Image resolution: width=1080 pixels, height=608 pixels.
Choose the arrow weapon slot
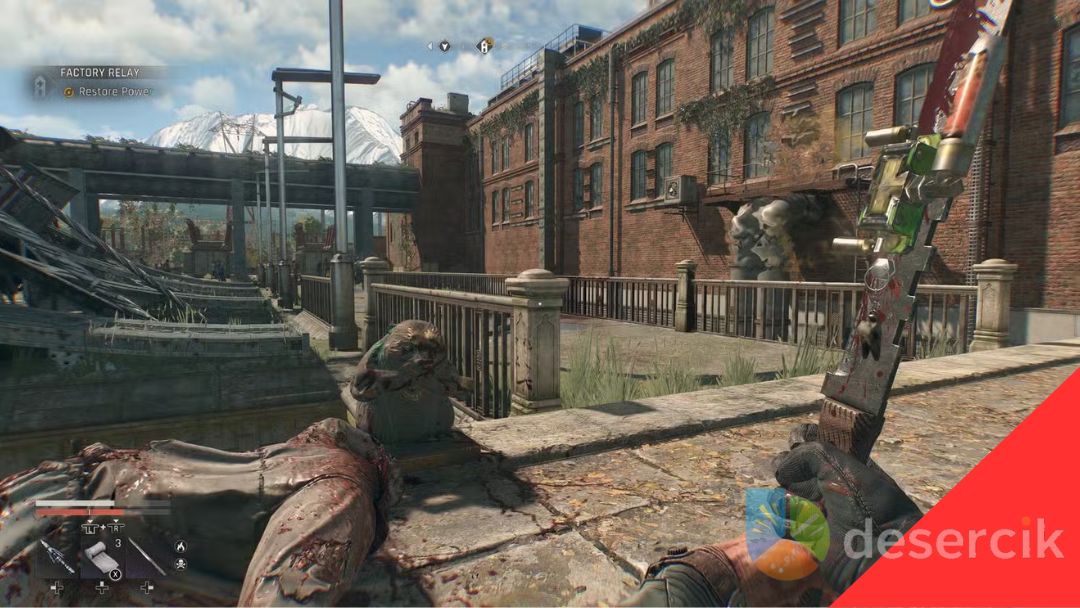[x=58, y=556]
